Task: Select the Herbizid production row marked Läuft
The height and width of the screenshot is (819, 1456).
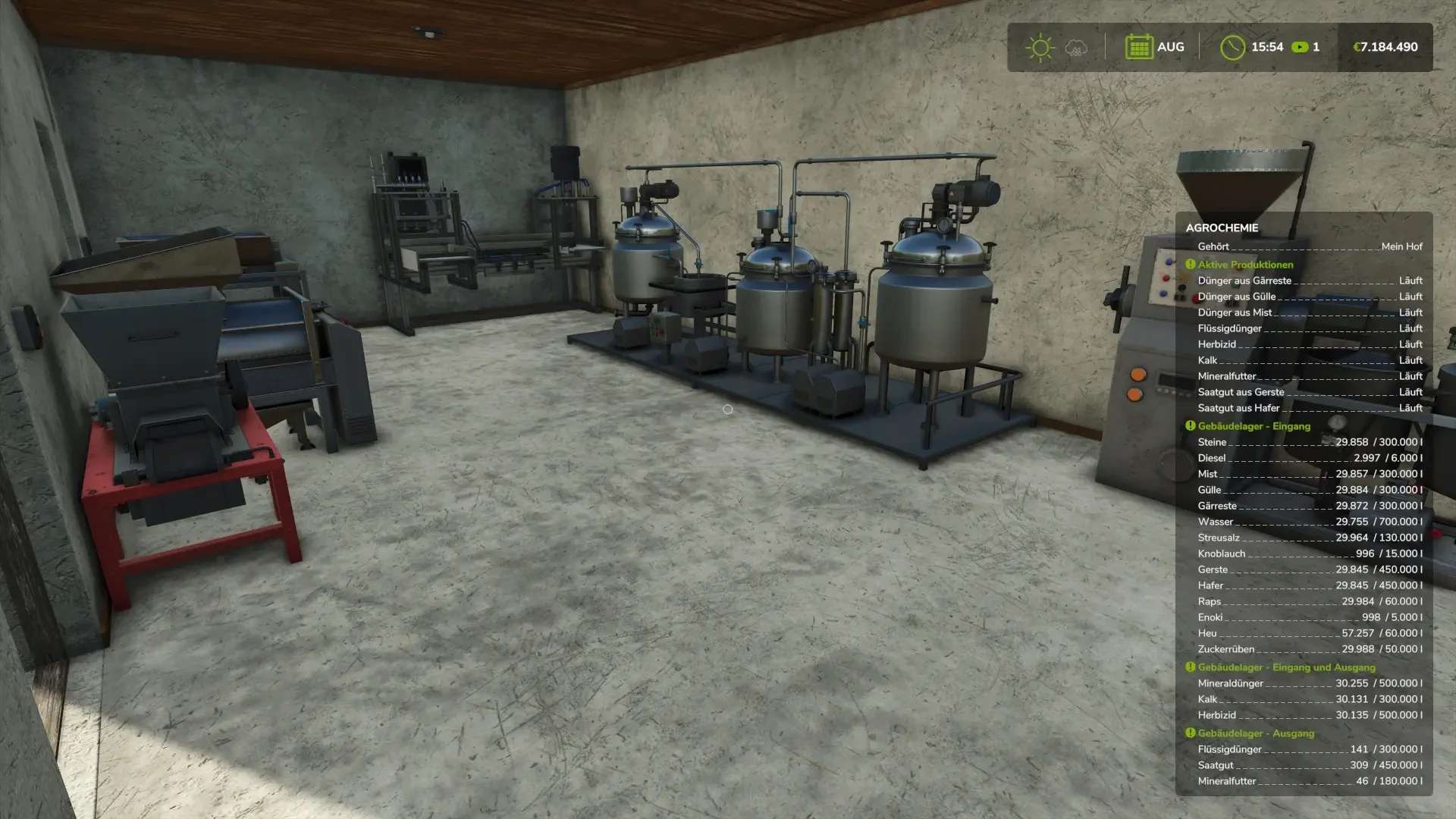Action: [x=1309, y=344]
